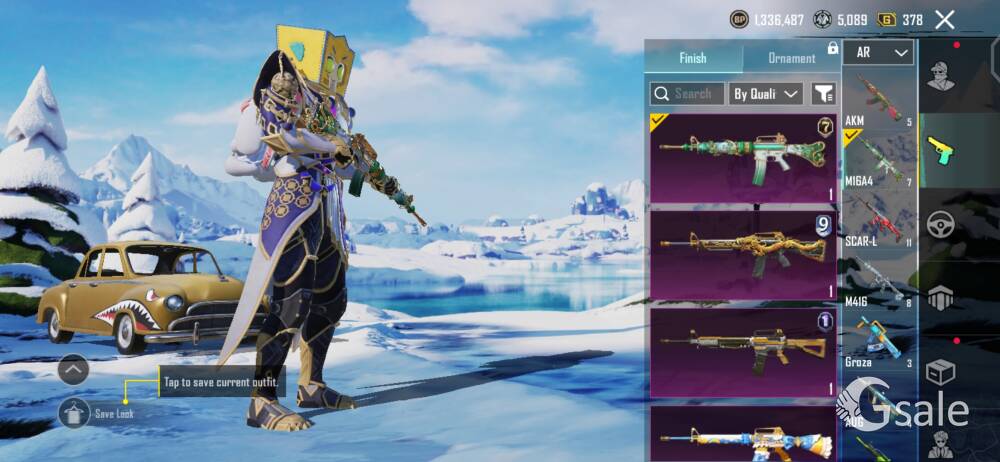This screenshot has height=462, width=1000.
Task: Choose the M16A4 weapon entry
Action: 879,160
